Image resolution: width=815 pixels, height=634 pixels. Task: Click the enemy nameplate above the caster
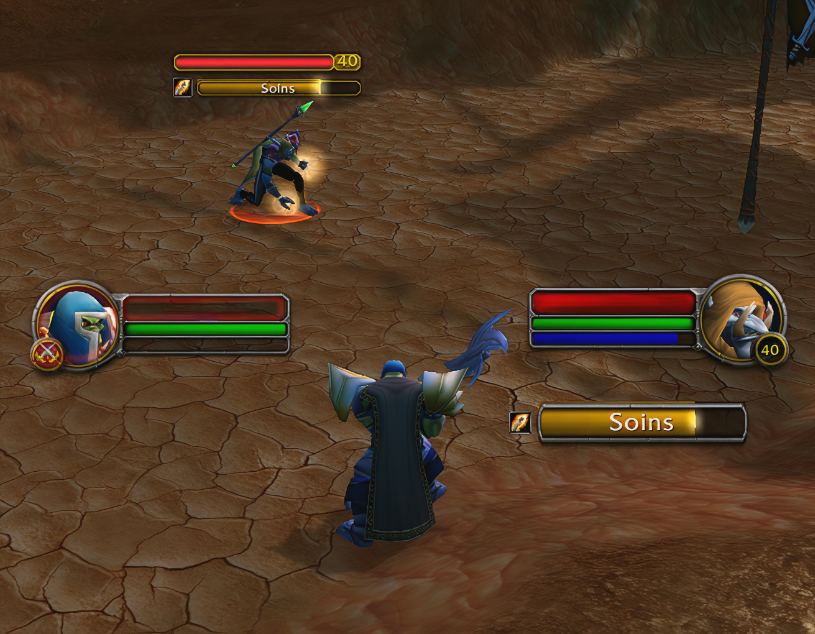coord(254,62)
